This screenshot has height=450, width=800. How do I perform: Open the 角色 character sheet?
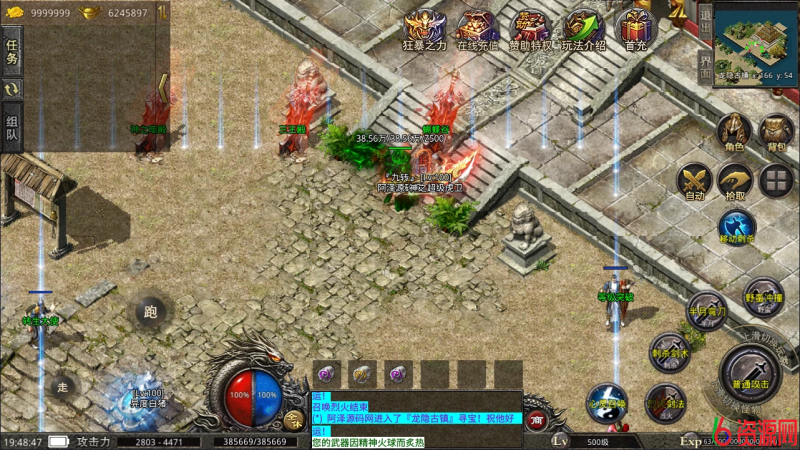click(x=734, y=131)
